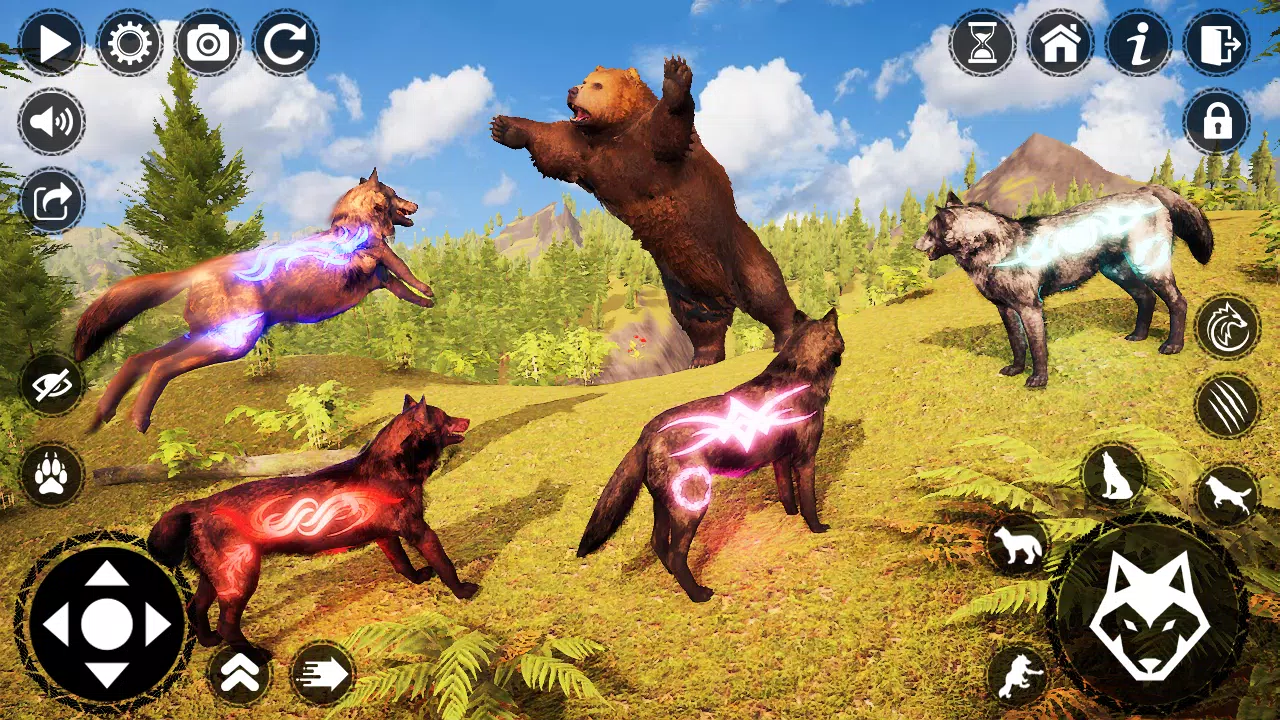Open the hourglass timer icon
This screenshot has width=1280, height=720.
[983, 42]
